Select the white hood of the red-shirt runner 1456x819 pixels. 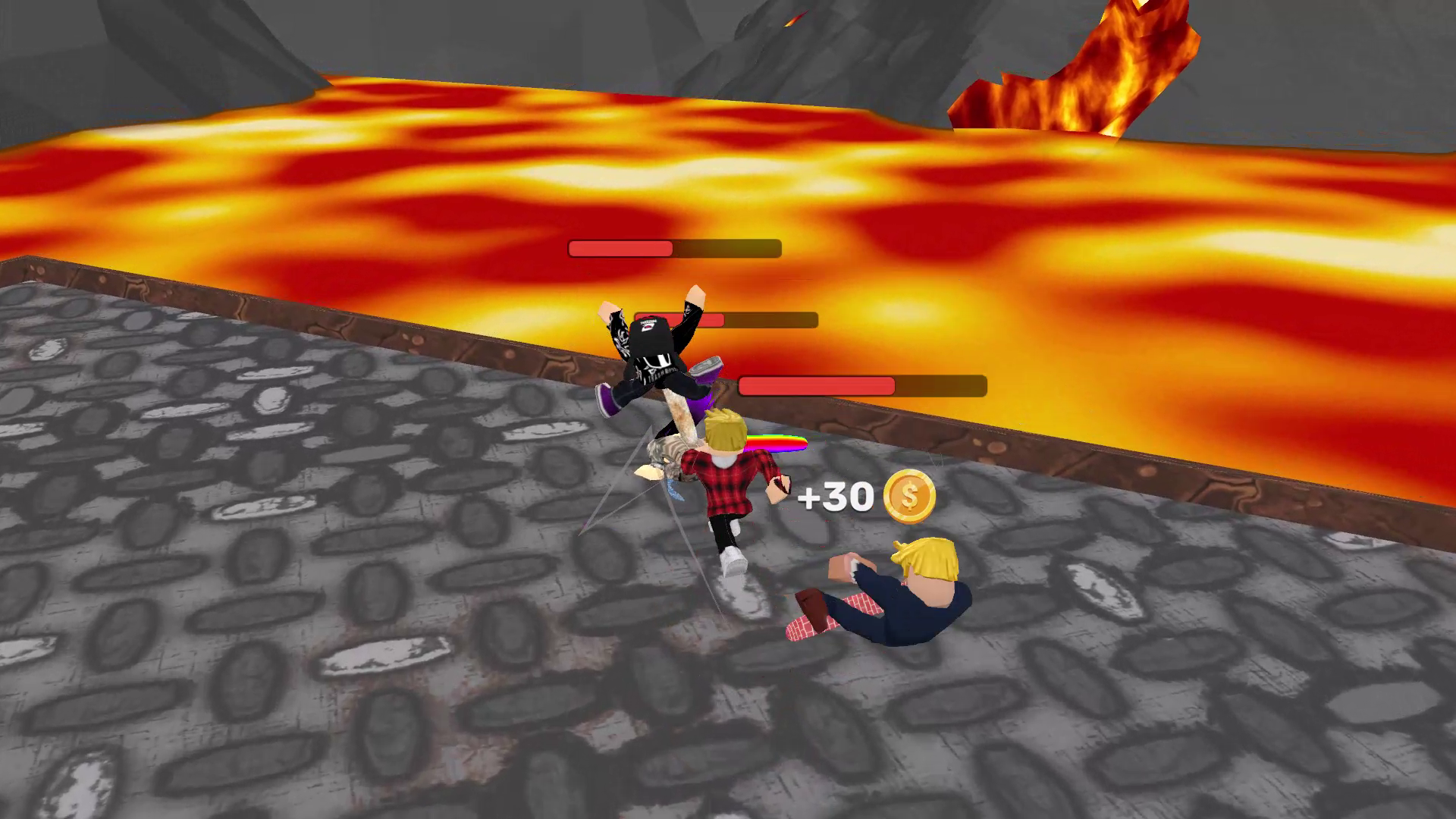tap(724, 461)
